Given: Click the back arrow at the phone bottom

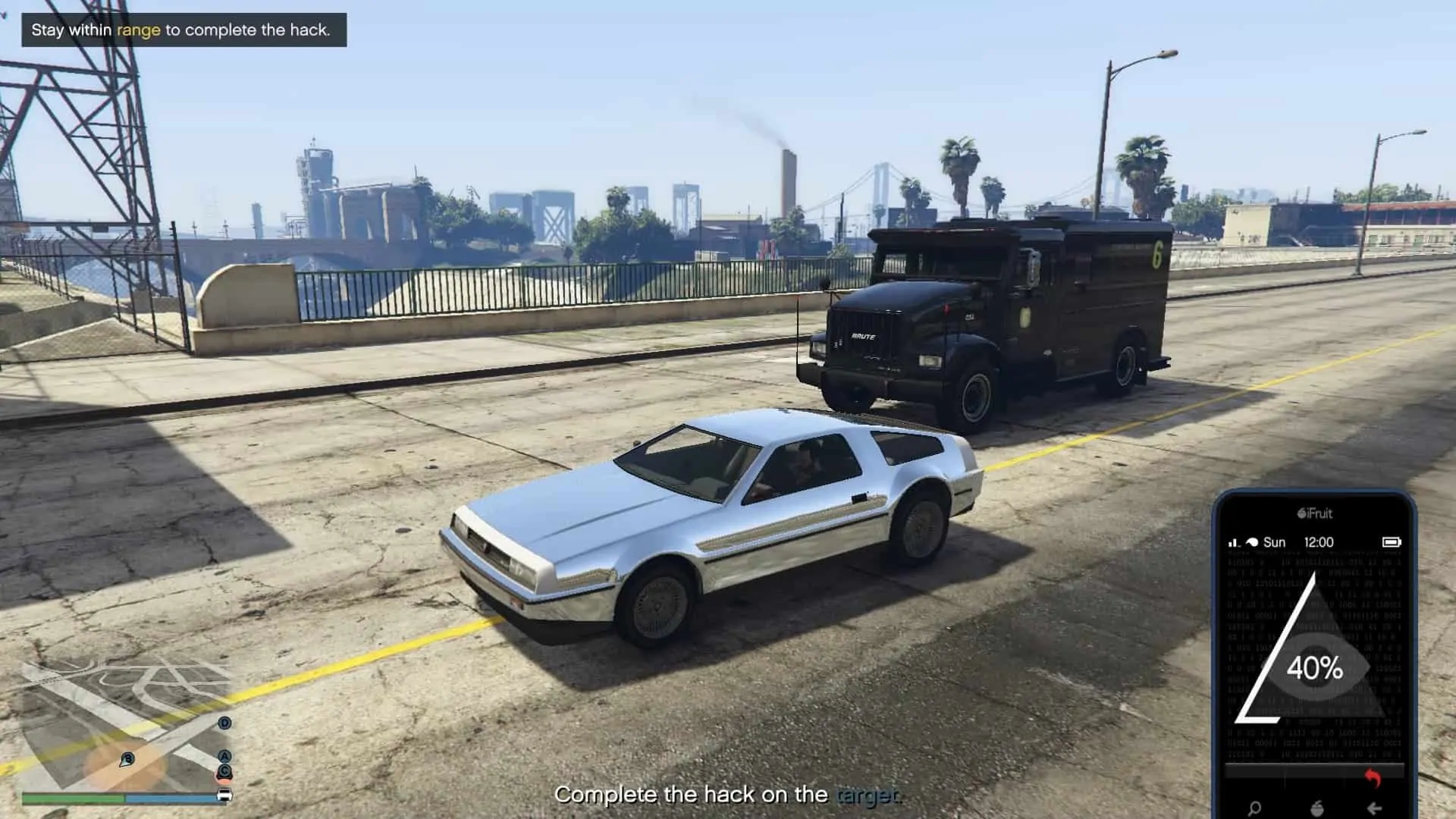Looking at the screenshot, I should tap(1375, 809).
